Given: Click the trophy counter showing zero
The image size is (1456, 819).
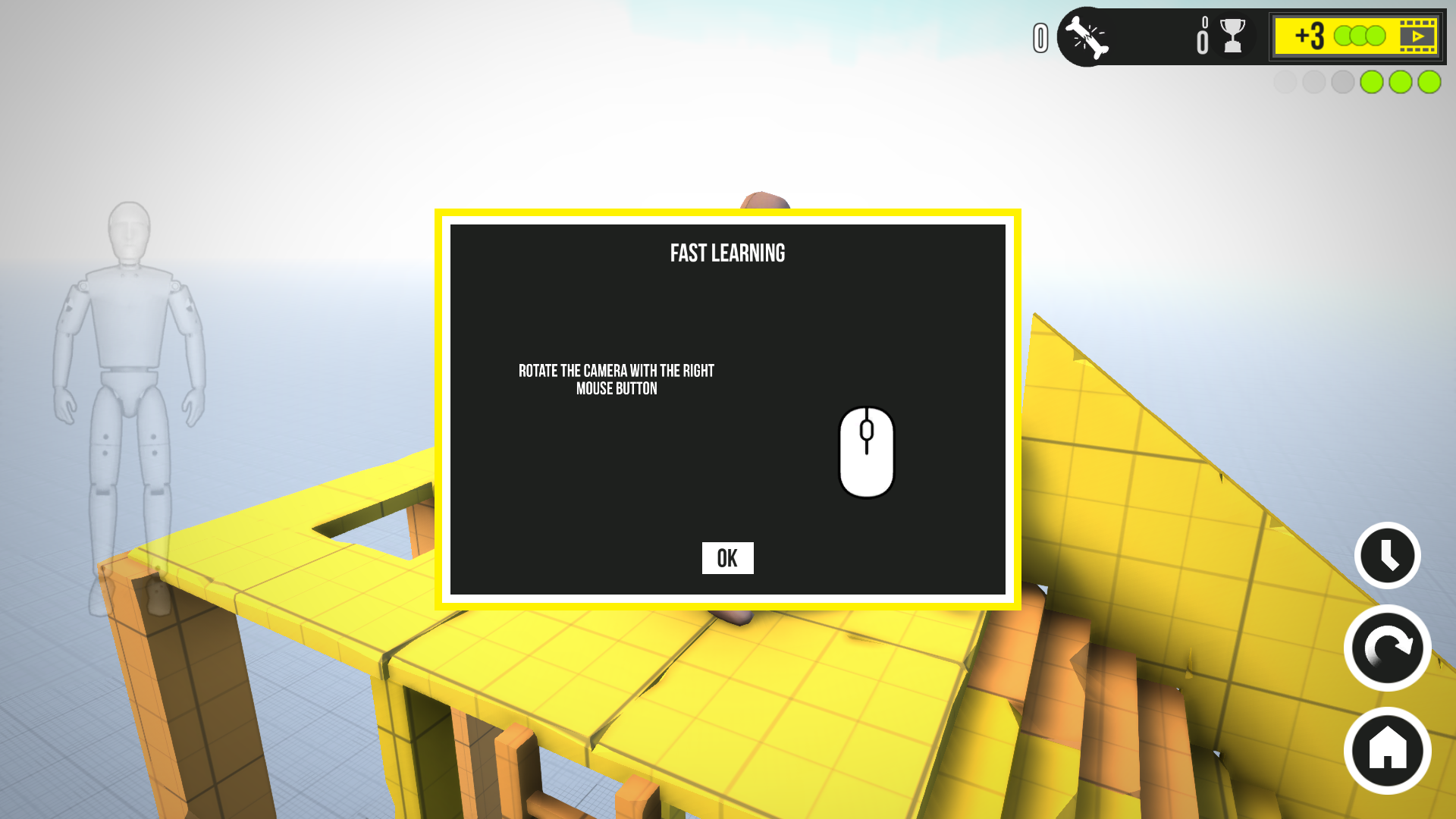Looking at the screenshot, I should coord(1201,36).
